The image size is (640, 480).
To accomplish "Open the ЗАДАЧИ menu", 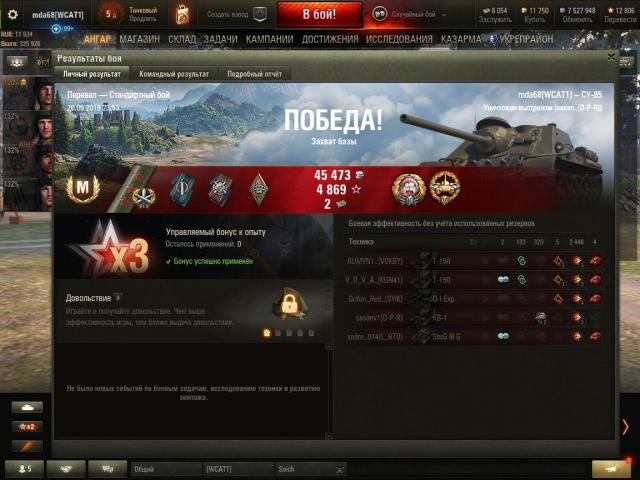I will 221,39.
